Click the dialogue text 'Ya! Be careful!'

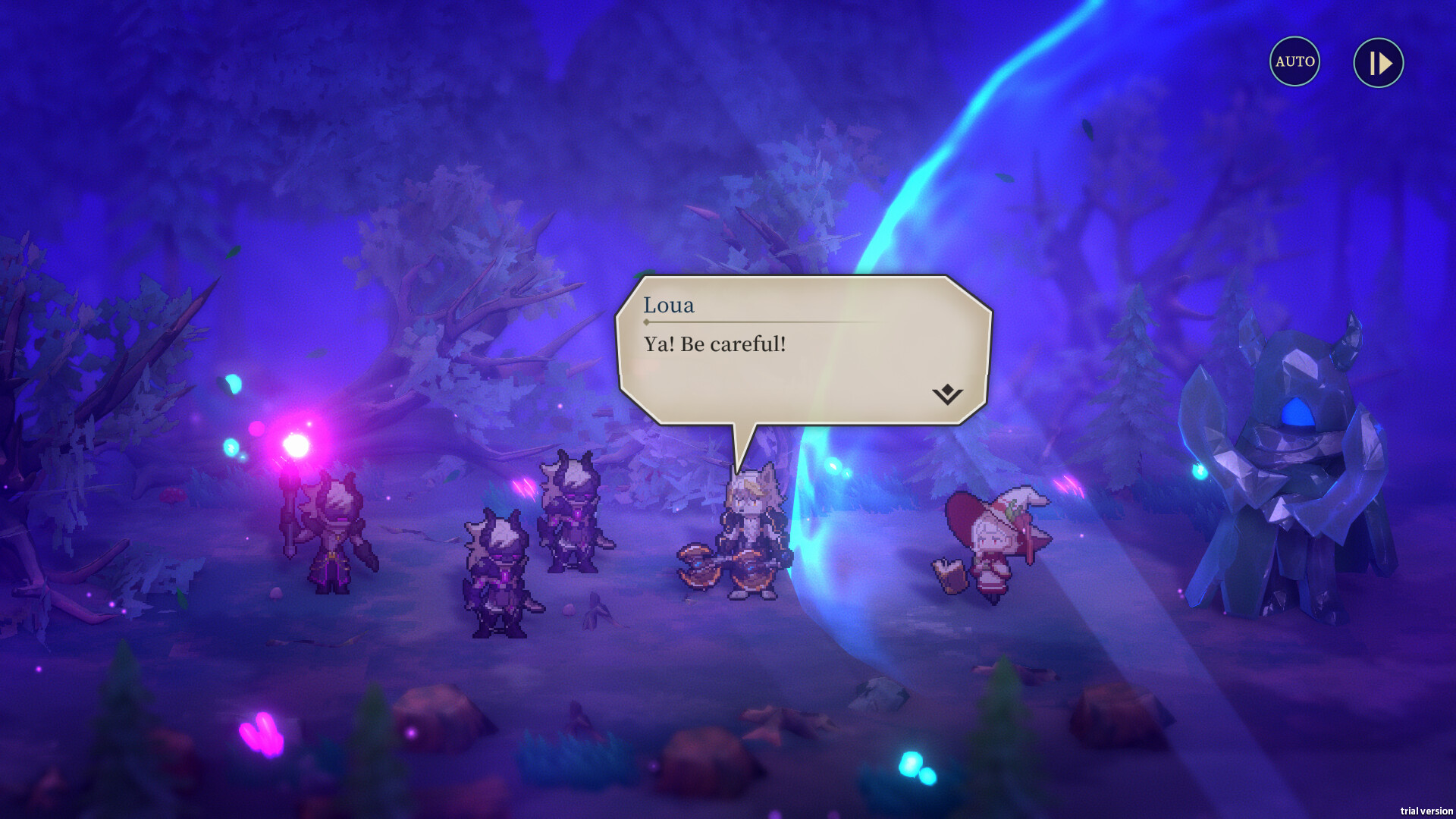pyautogui.click(x=714, y=344)
